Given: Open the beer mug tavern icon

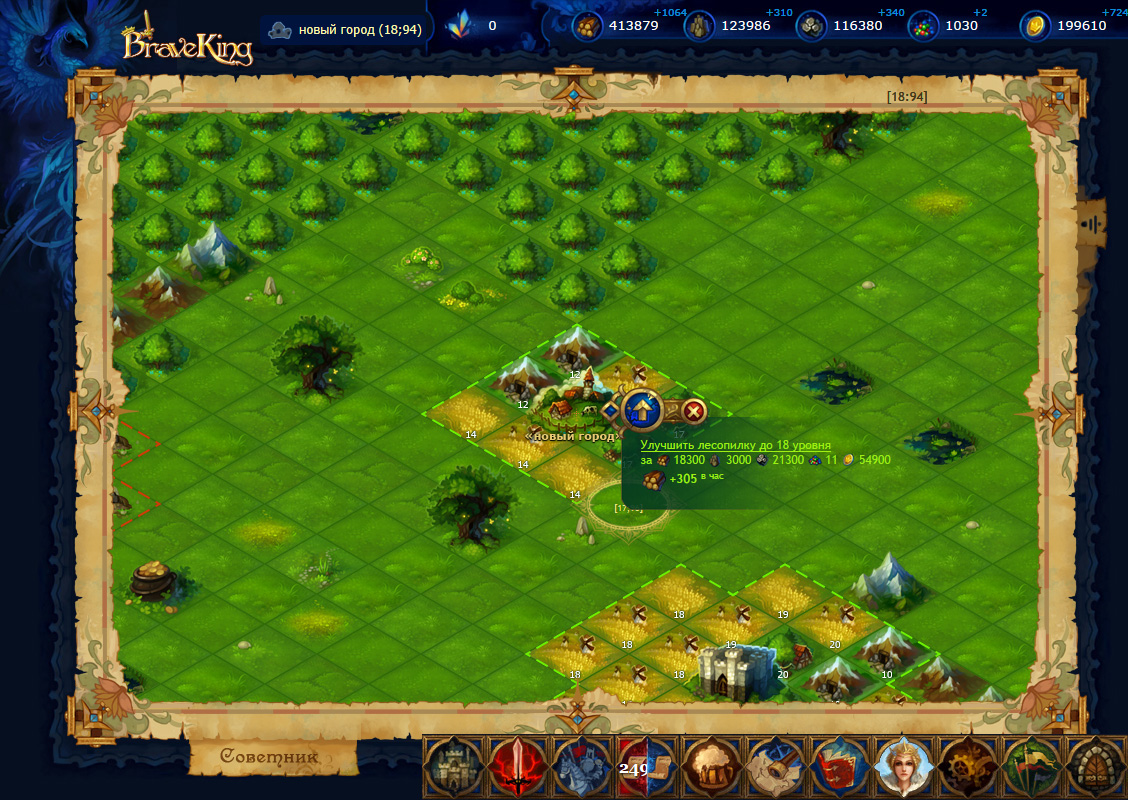Looking at the screenshot, I should click(711, 768).
